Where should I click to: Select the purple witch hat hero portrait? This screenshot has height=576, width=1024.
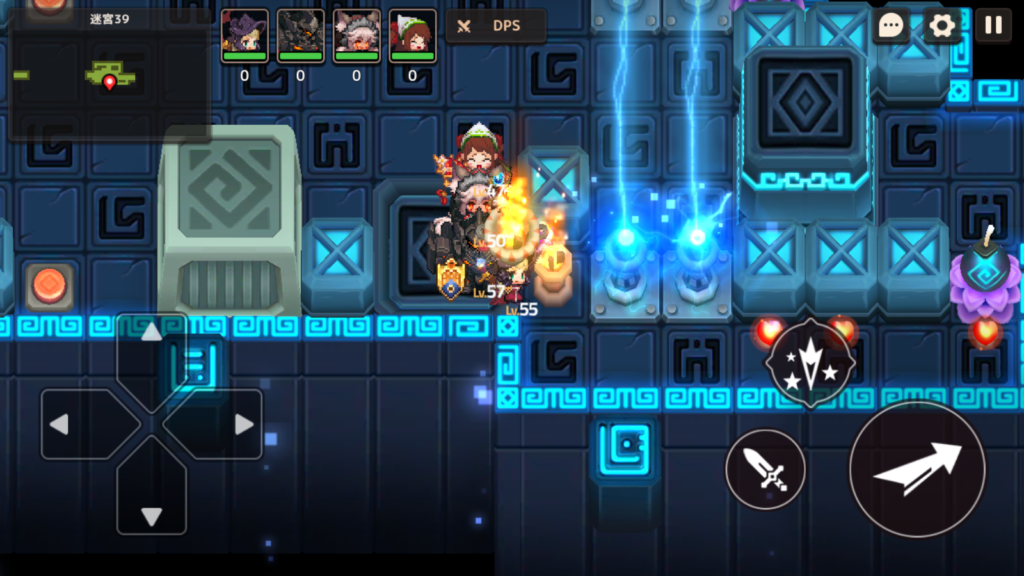(244, 32)
